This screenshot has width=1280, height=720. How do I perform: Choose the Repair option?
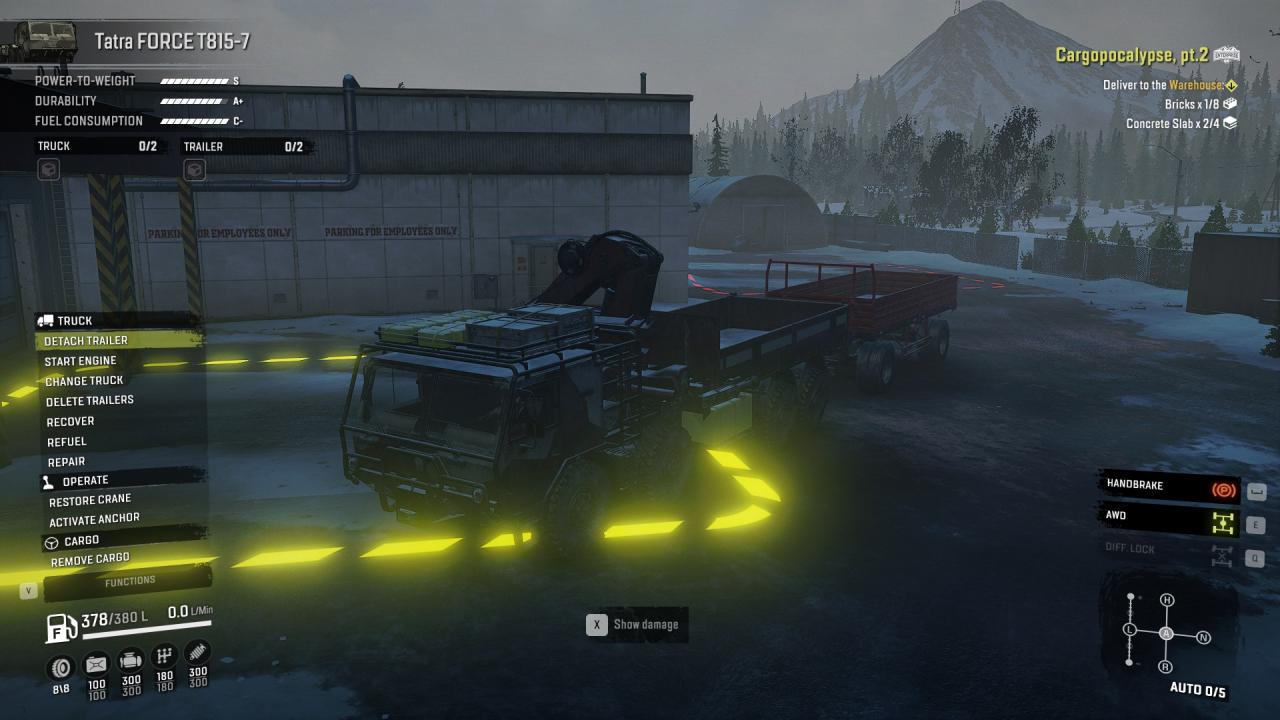click(x=66, y=462)
